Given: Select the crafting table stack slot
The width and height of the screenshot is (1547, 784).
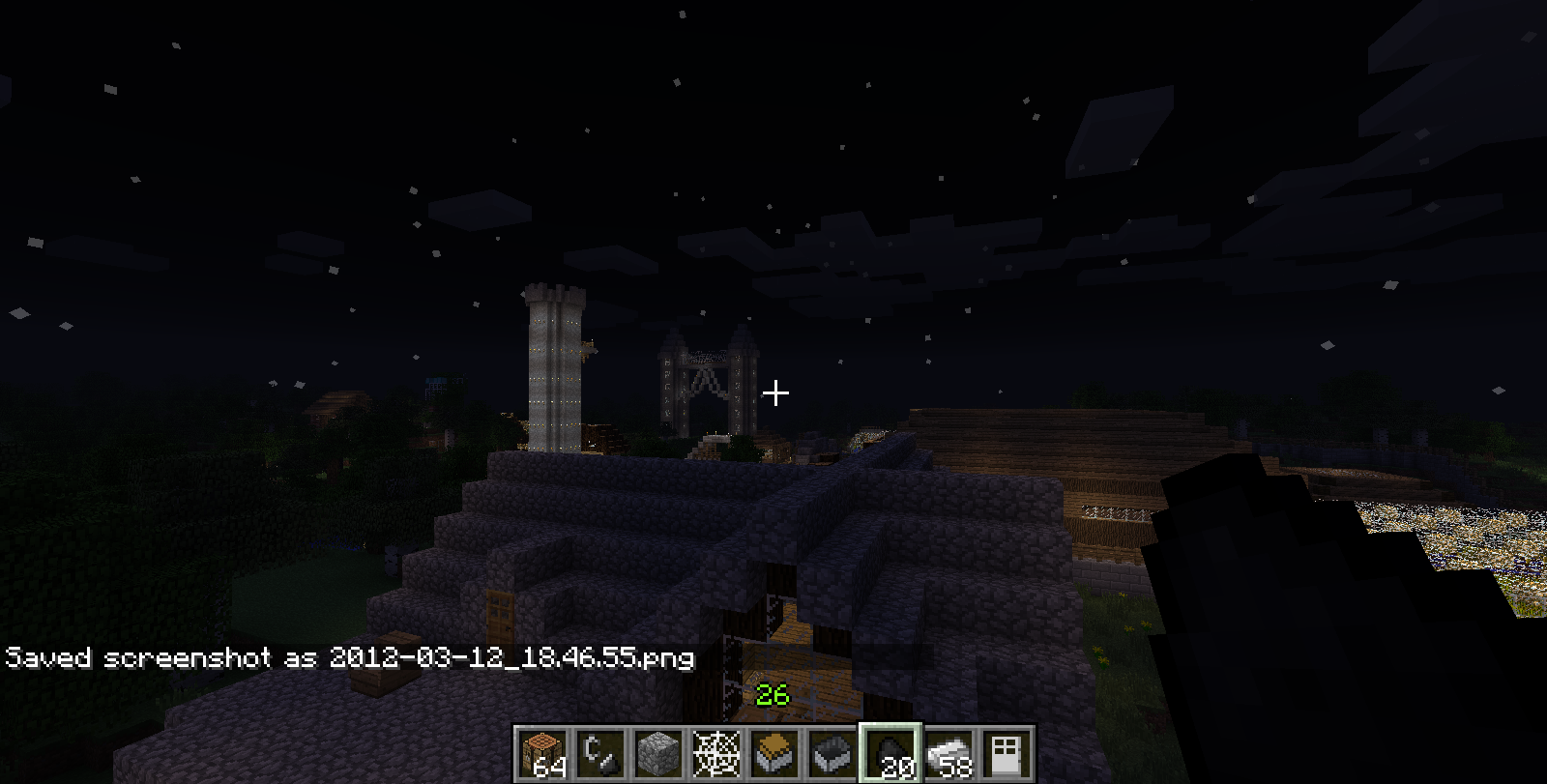Looking at the screenshot, I should pos(542,753).
